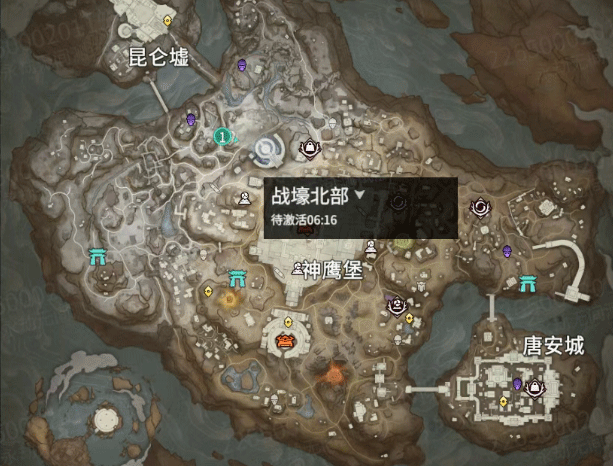Click the bell marker right of the swirl portal
613x466 pixels.
pyautogui.click(x=310, y=149)
